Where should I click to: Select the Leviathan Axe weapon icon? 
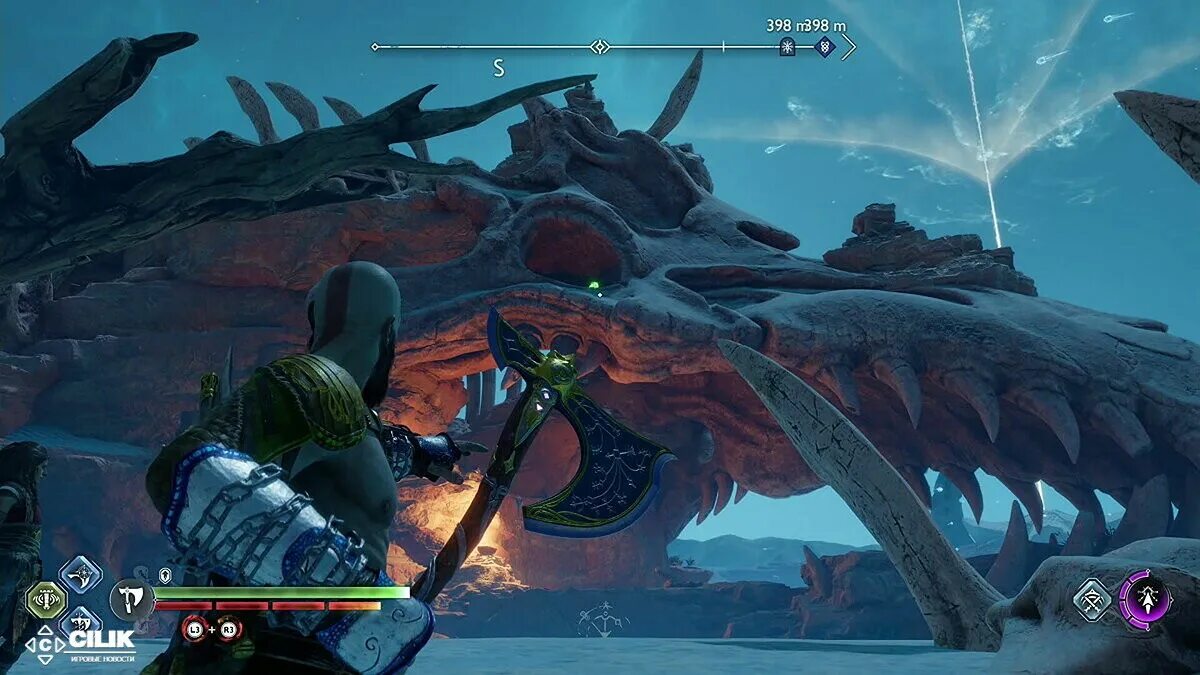131,601
